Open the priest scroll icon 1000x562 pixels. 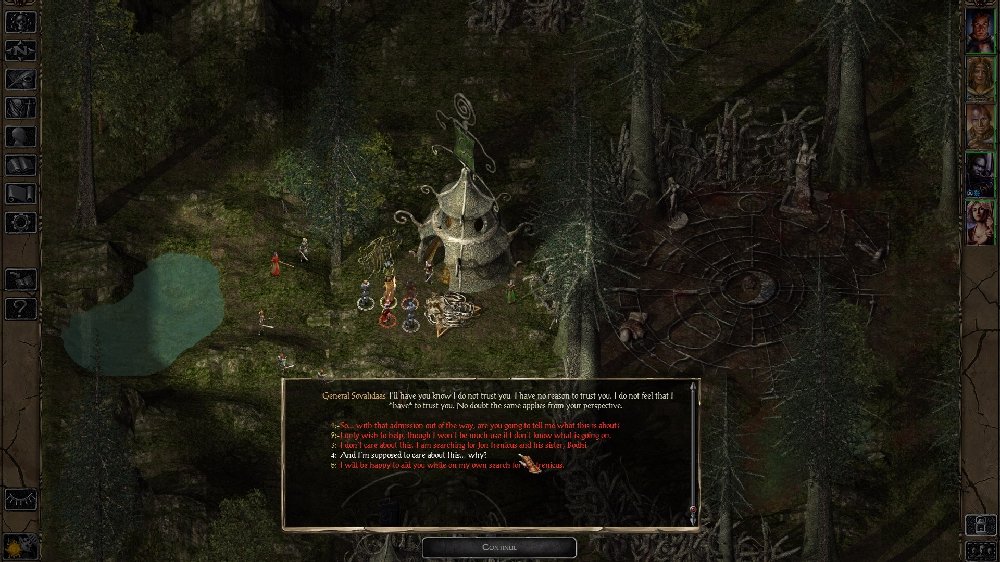(20, 193)
